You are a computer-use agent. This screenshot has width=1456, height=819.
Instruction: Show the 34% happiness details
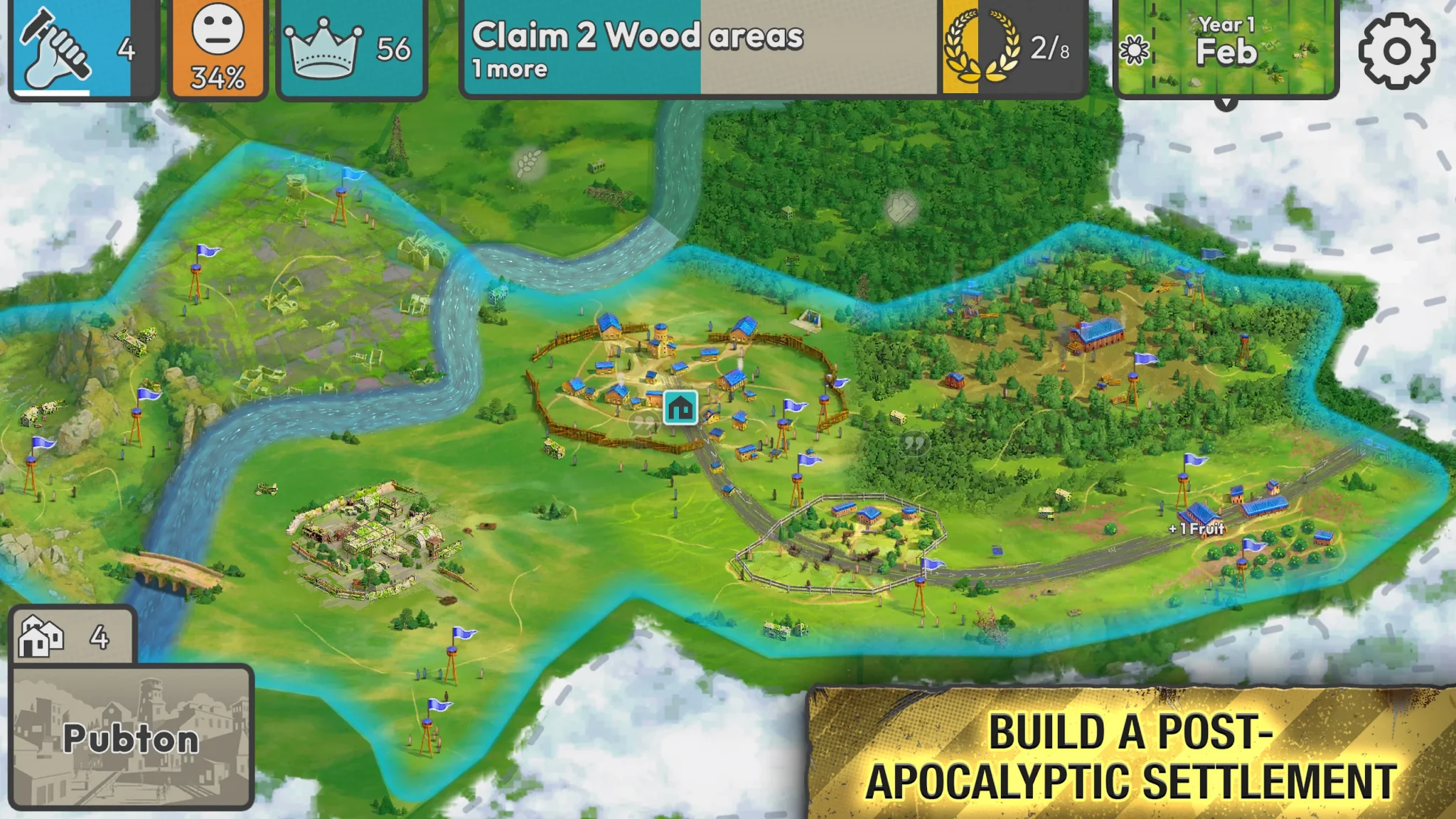(218, 49)
